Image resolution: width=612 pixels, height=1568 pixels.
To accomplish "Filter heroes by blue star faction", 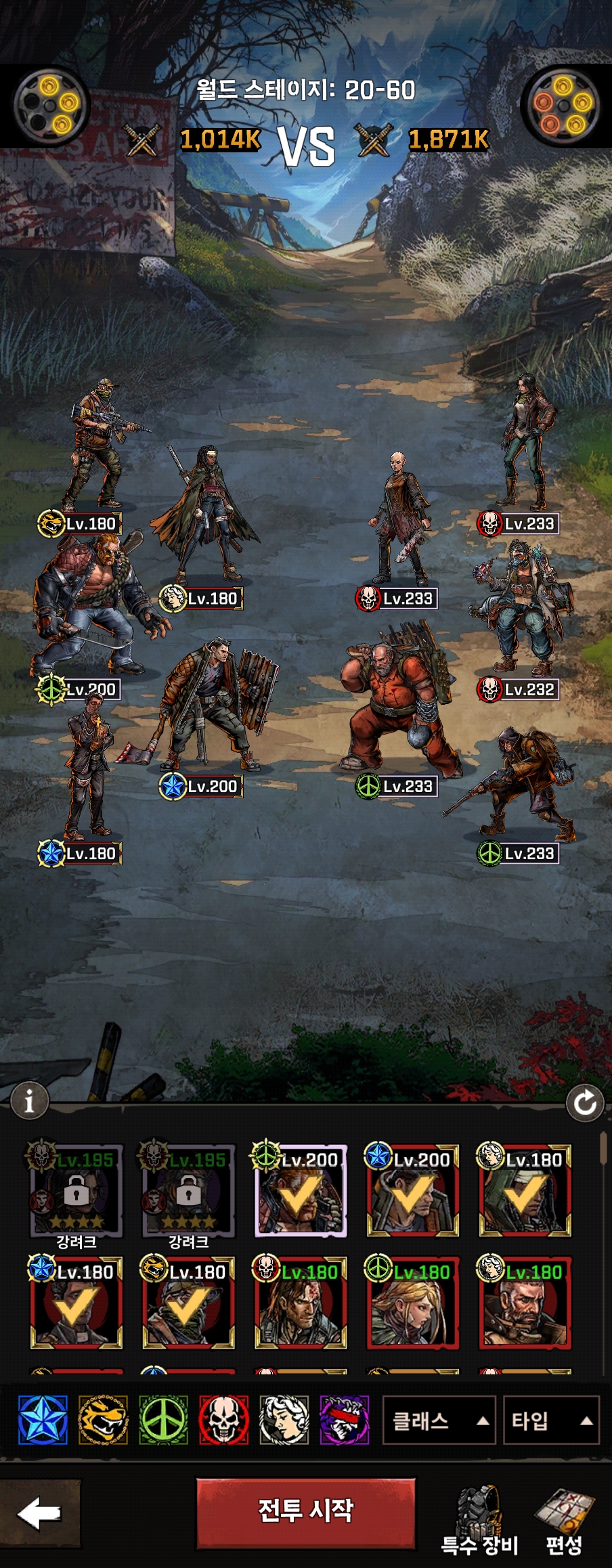I will point(43,1420).
